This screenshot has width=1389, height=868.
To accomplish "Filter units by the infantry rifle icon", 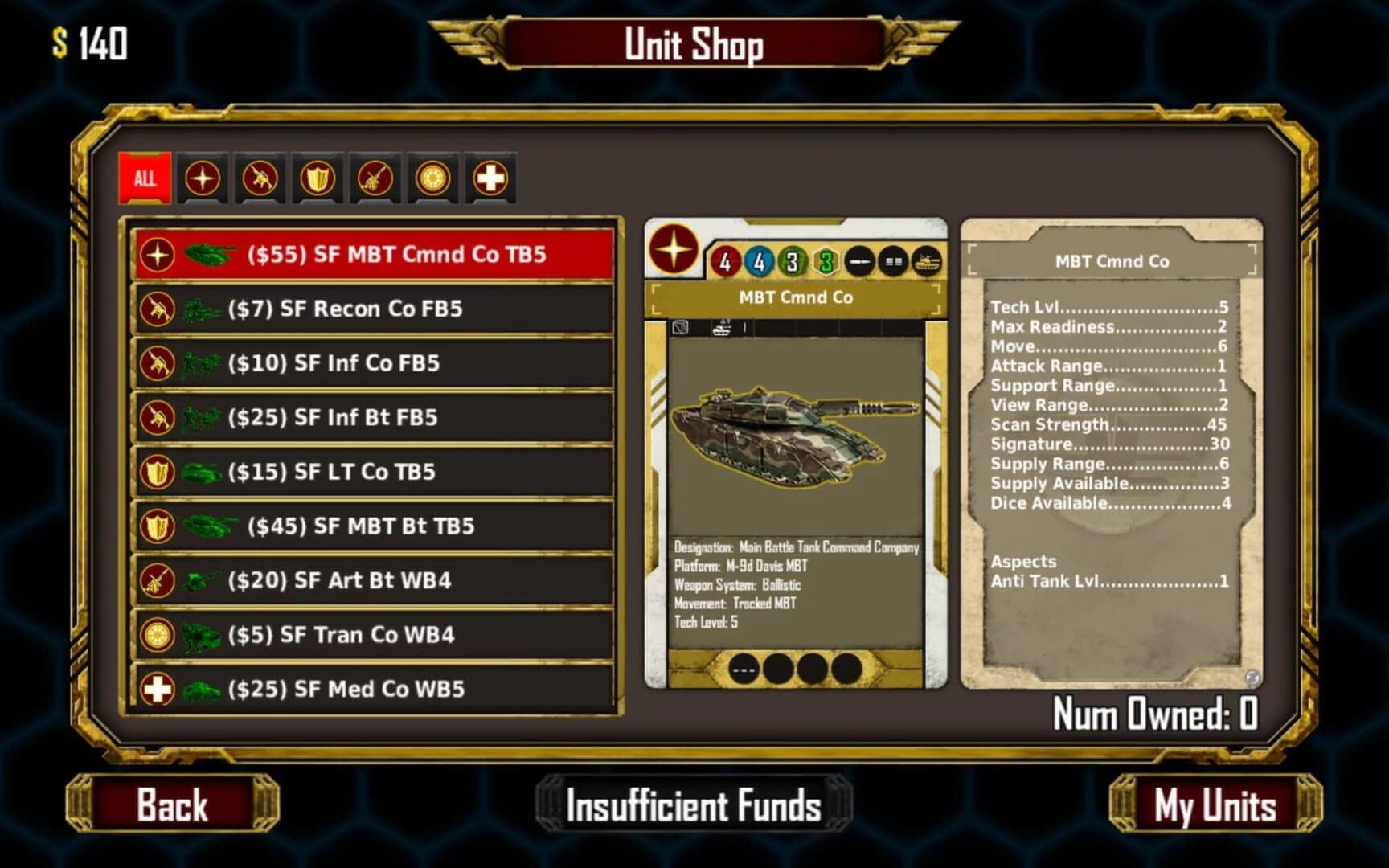I will tap(261, 178).
